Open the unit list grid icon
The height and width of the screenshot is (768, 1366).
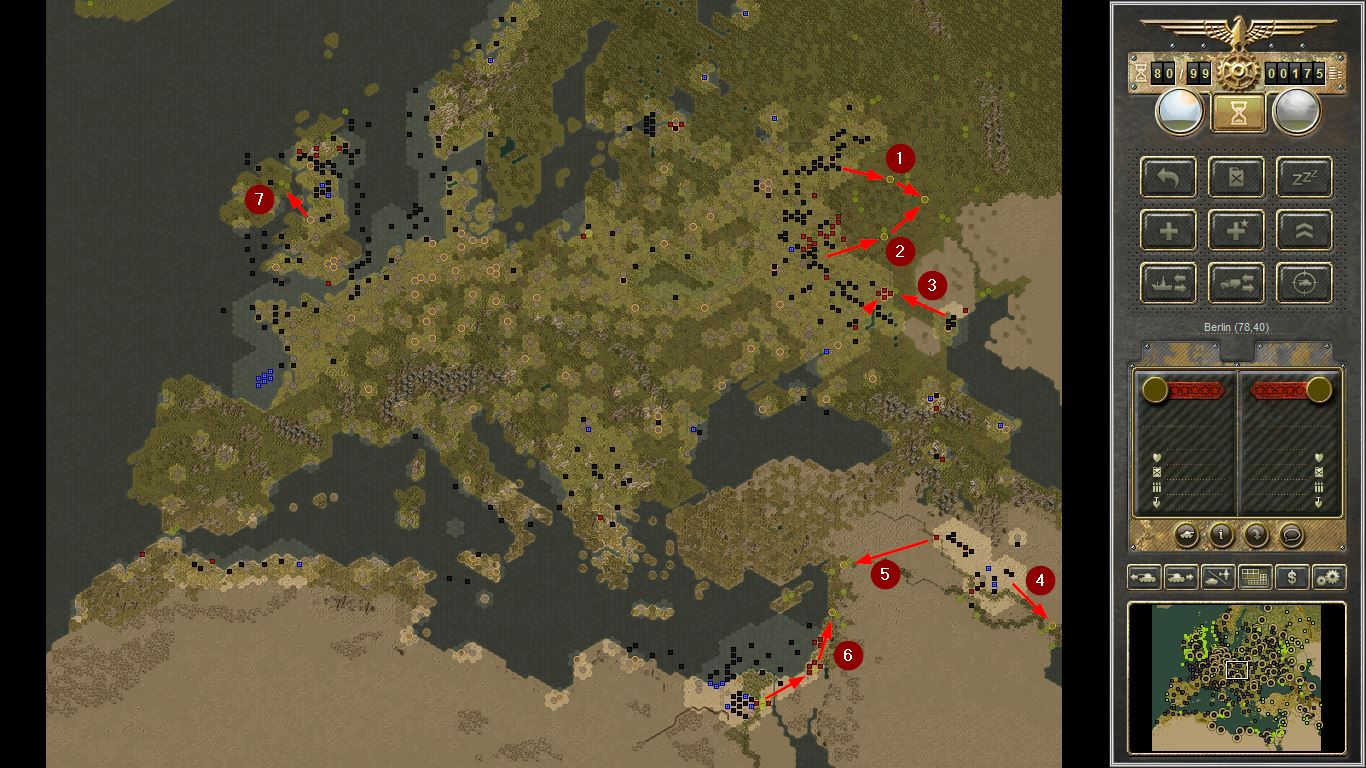pyautogui.click(x=1254, y=578)
